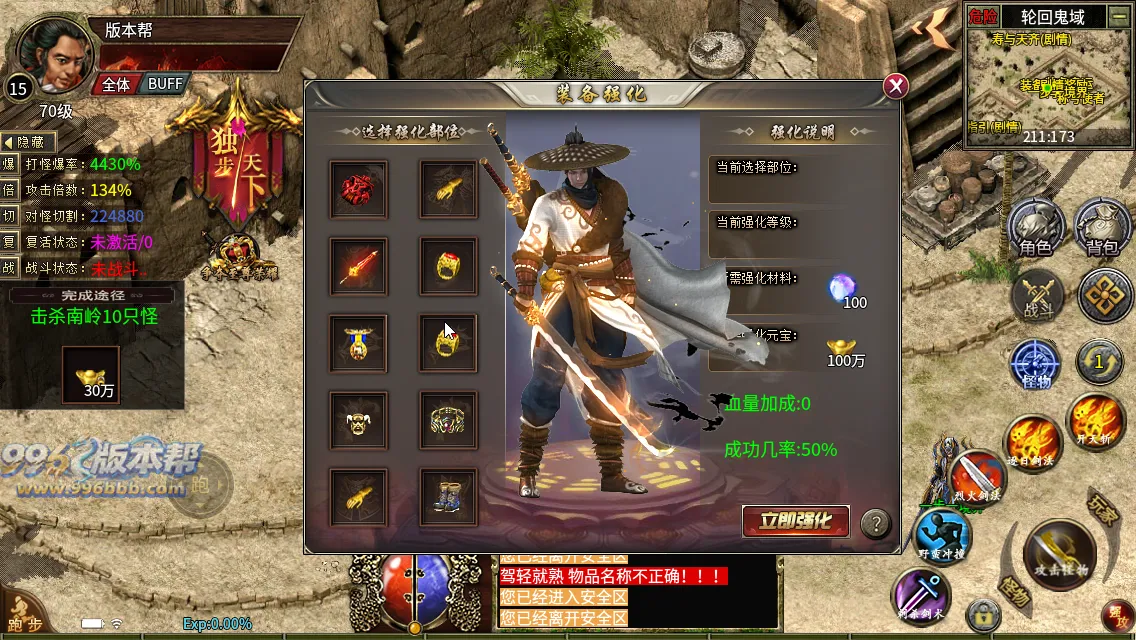Open the 背包 backpack
The height and width of the screenshot is (640, 1136).
(1102, 228)
